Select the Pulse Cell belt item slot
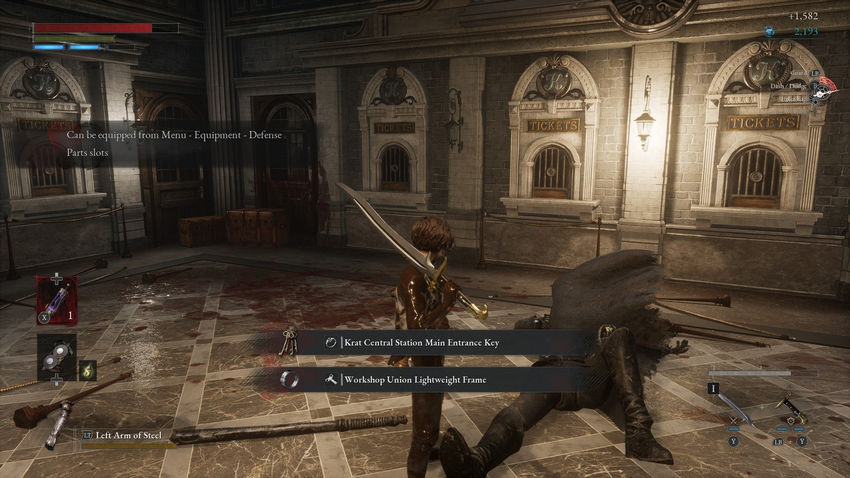Image resolution: width=850 pixels, height=478 pixels. (x=56, y=299)
